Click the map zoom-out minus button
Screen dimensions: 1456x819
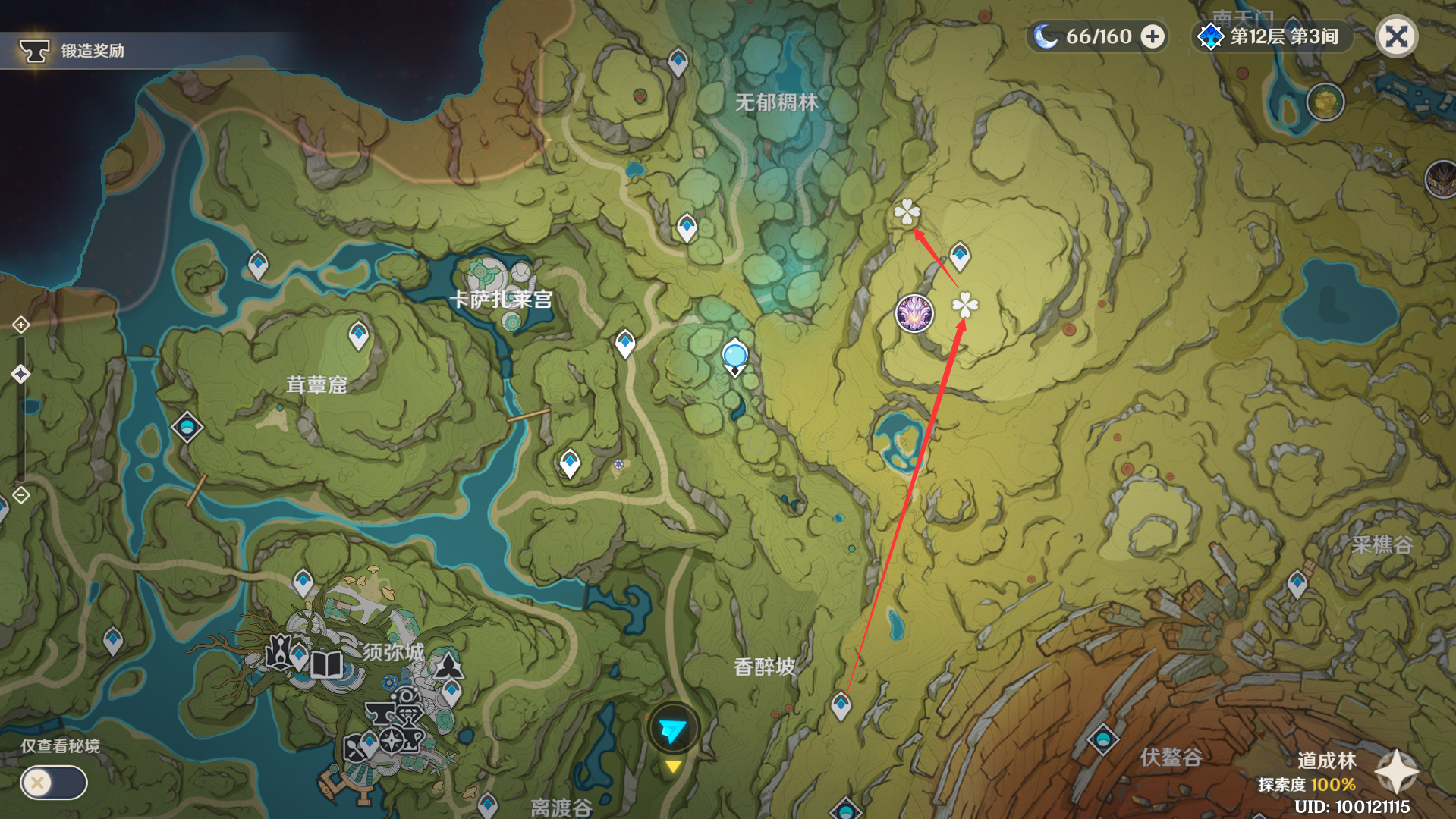point(20,495)
